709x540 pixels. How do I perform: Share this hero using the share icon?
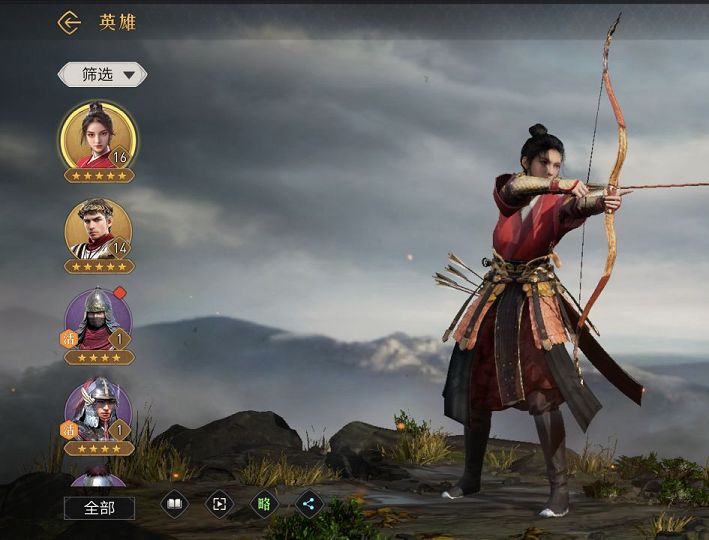point(309,503)
